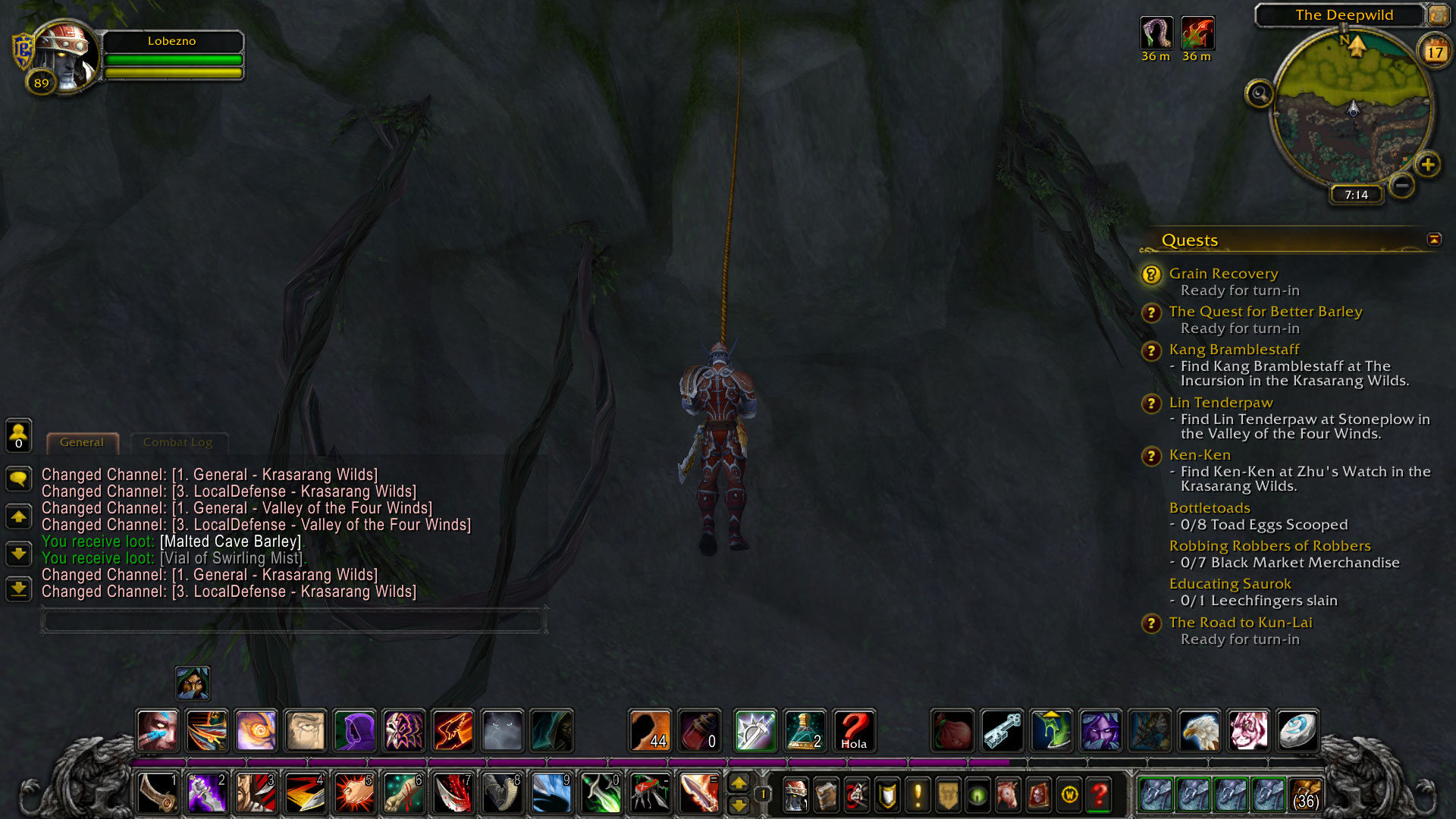Zoom in the minimap with the plus button
1456x819 pixels.
pos(1427,165)
